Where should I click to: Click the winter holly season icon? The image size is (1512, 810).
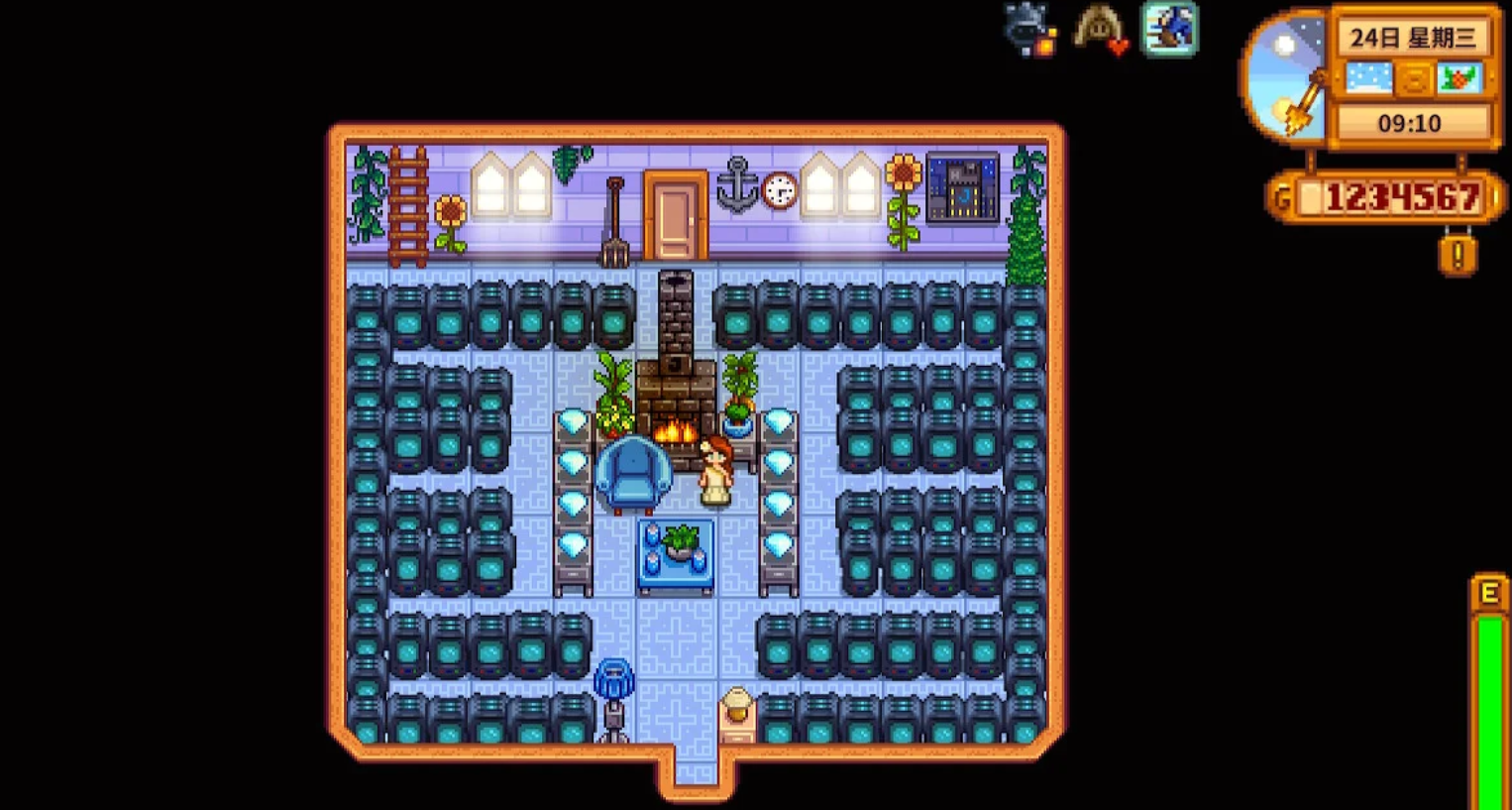coord(1458,79)
